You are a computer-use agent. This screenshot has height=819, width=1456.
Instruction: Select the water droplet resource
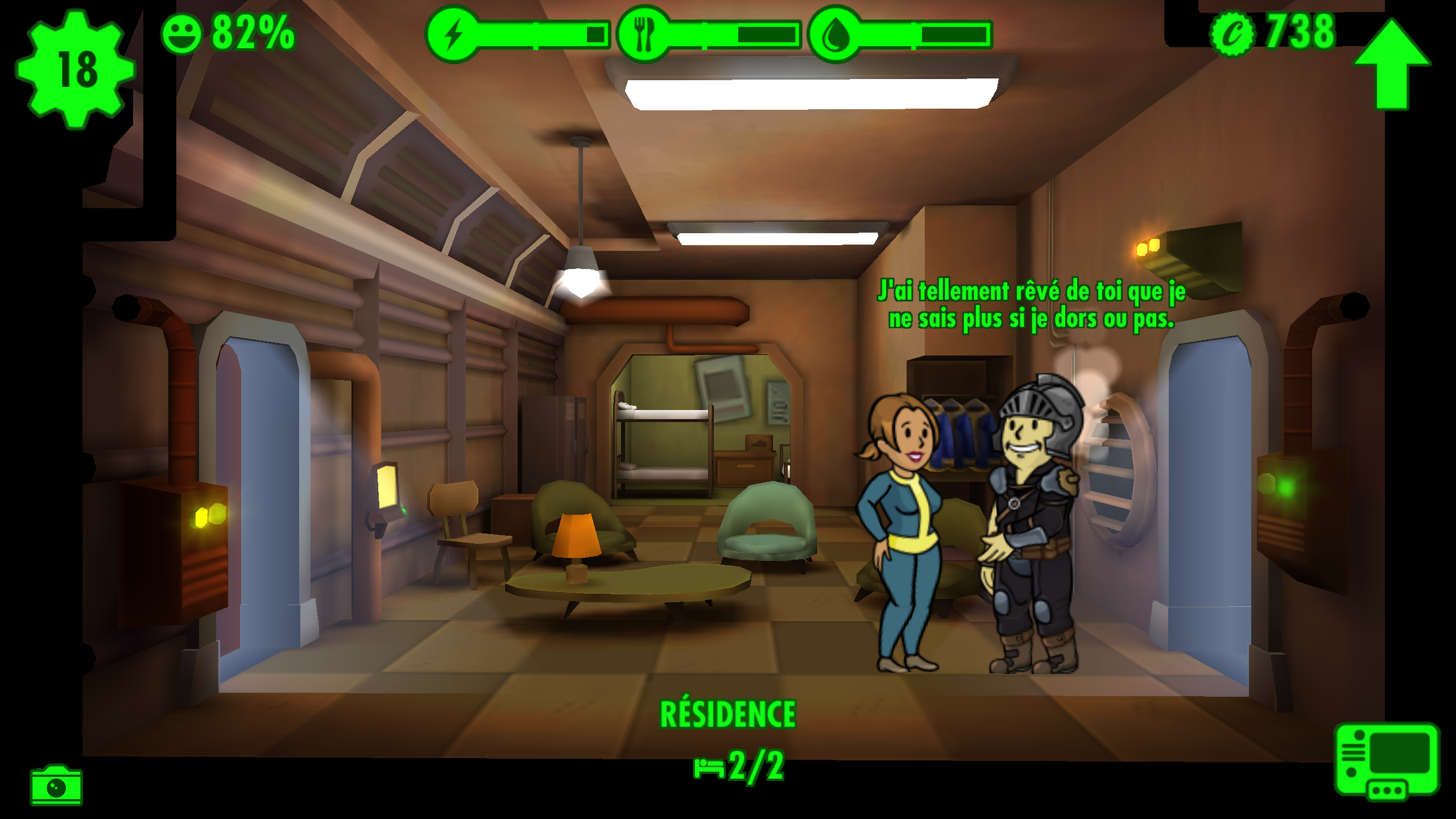[x=835, y=35]
